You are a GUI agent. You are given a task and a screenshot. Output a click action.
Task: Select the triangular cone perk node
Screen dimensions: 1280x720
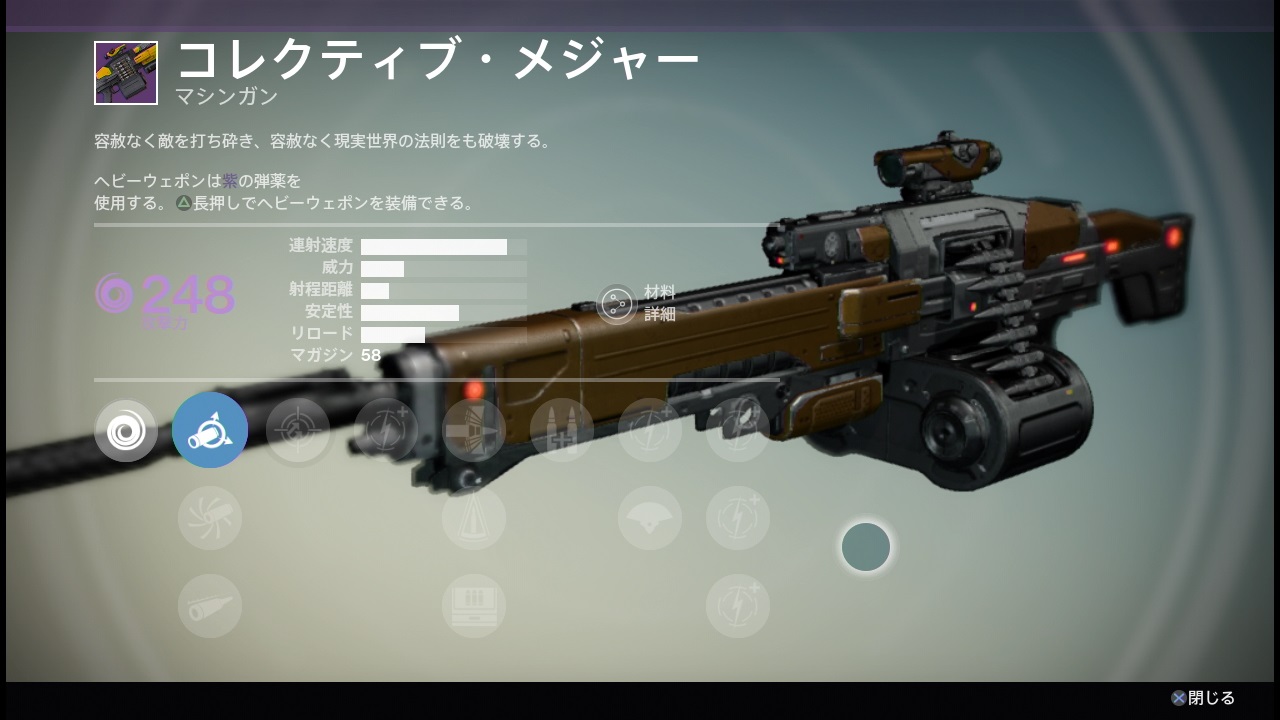point(474,518)
